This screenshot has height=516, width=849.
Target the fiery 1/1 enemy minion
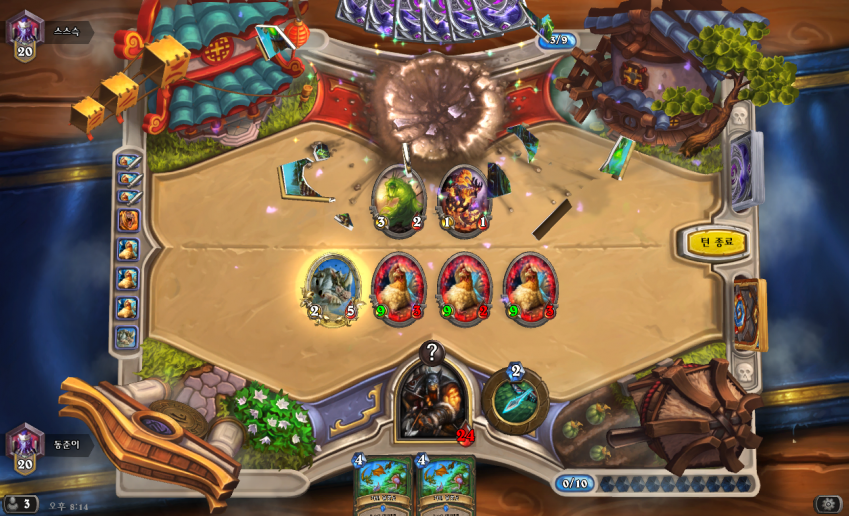[x=464, y=200]
